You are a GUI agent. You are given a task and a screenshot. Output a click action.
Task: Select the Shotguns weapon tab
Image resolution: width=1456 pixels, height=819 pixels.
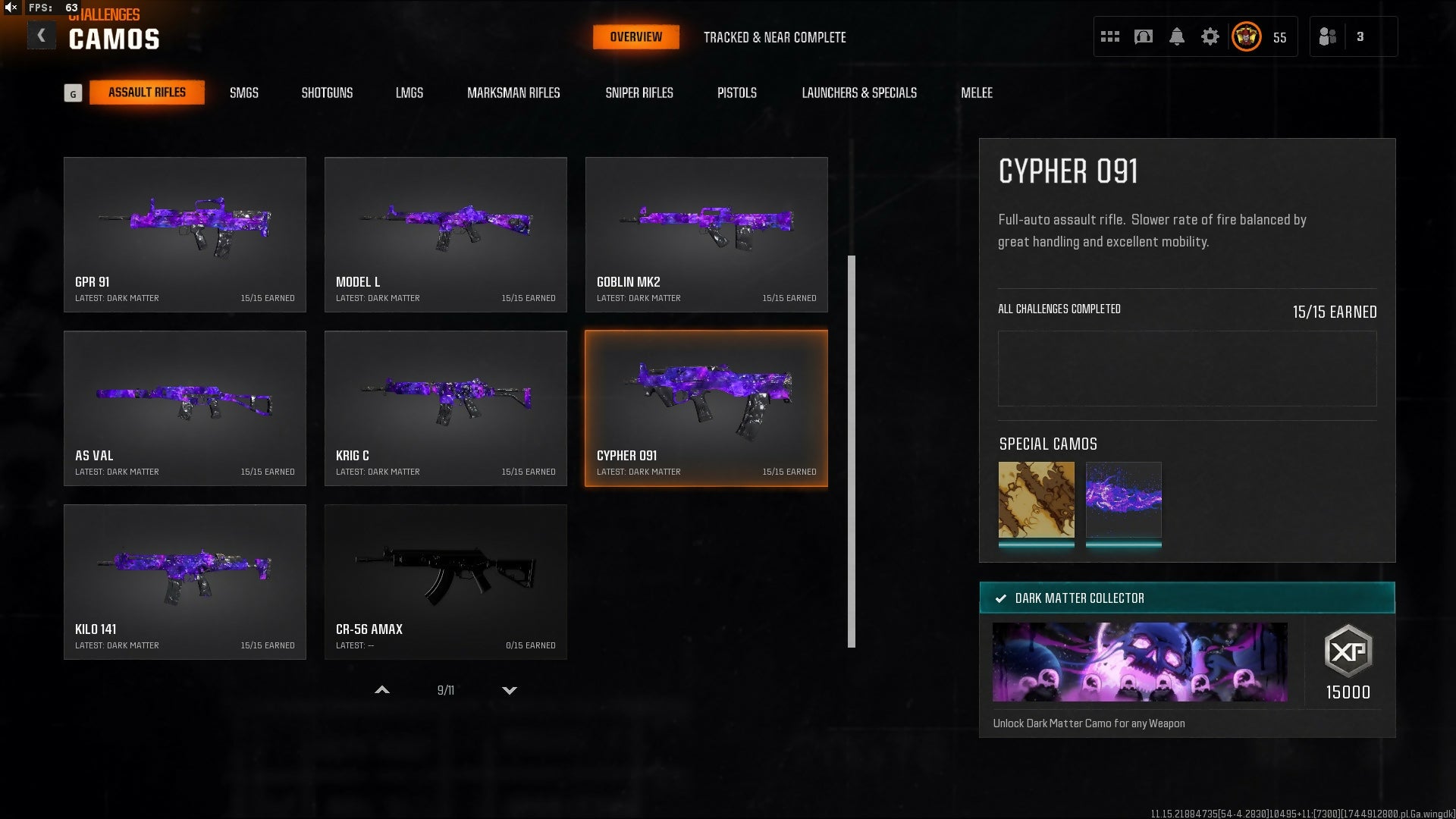click(327, 93)
